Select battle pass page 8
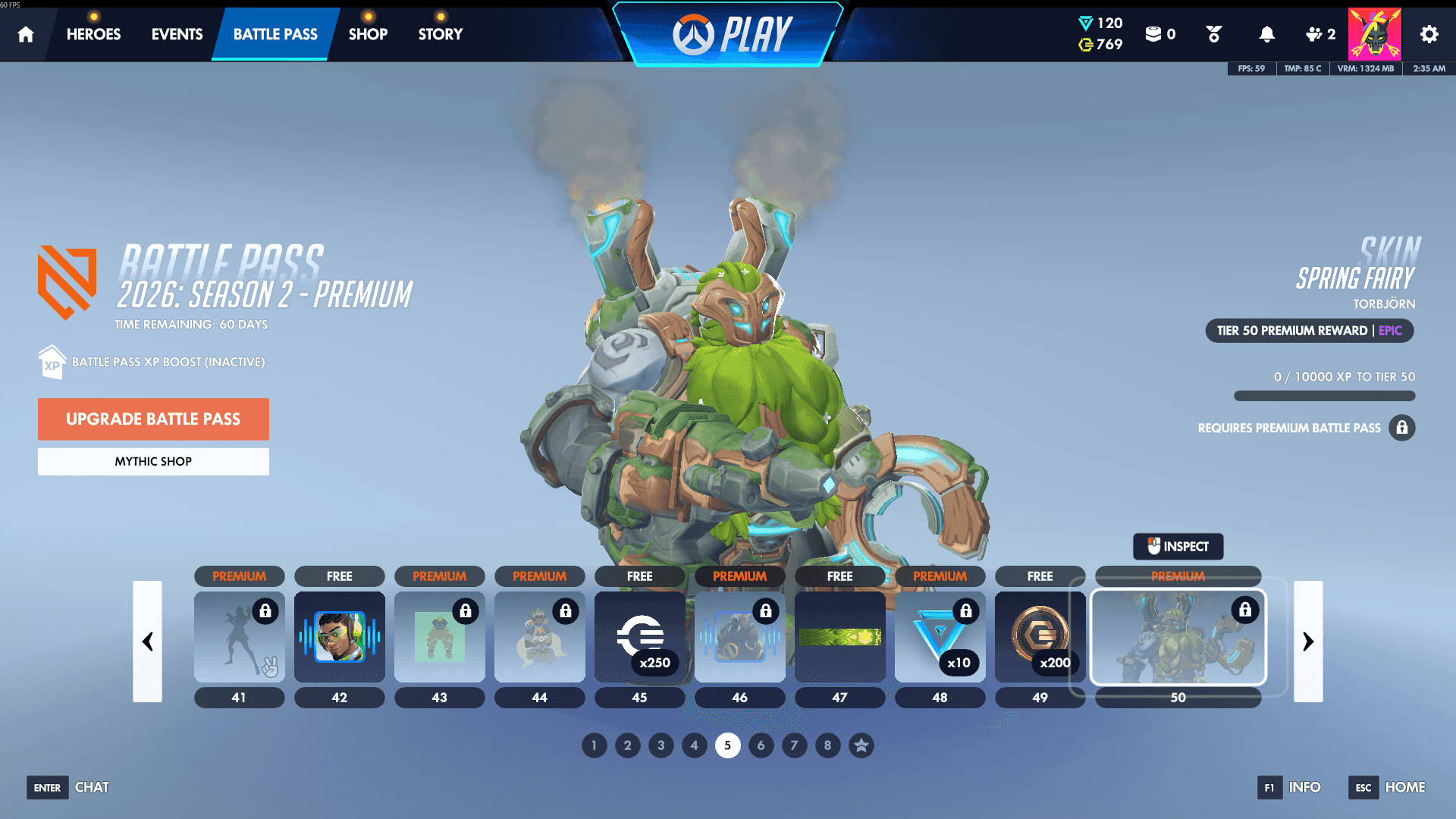This screenshot has width=1456, height=819. click(x=827, y=745)
